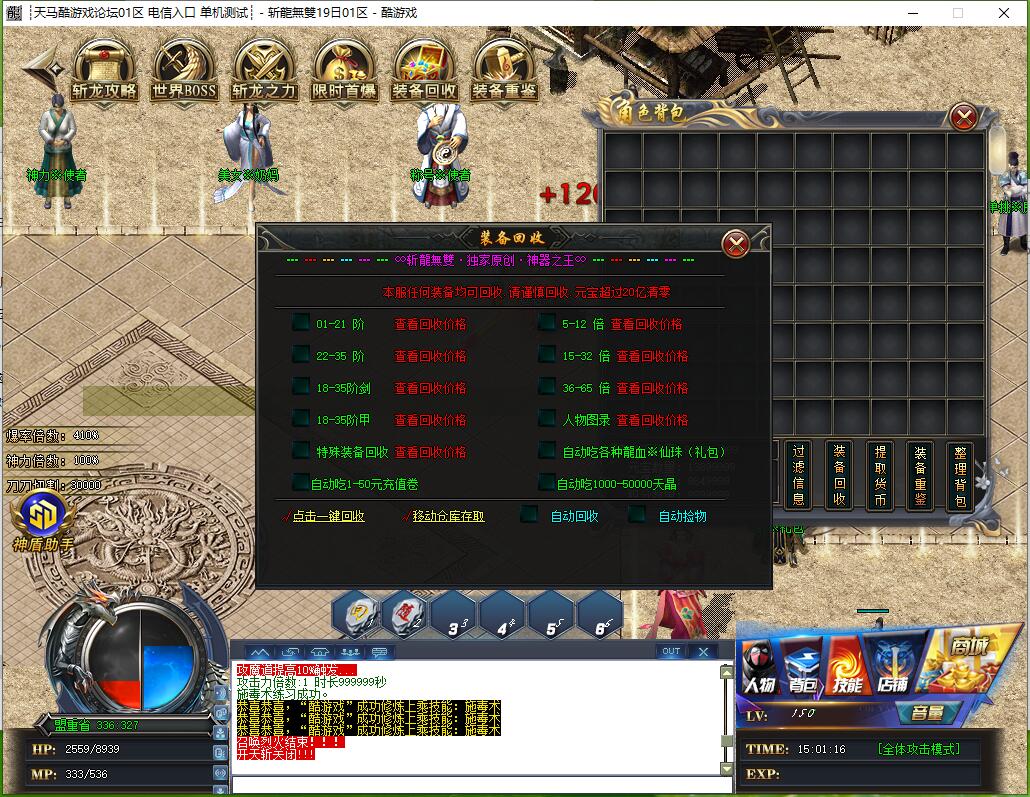Screen dimensions: 1030x797
Task: Click the 点击一键回收 link
Action: 328,516
